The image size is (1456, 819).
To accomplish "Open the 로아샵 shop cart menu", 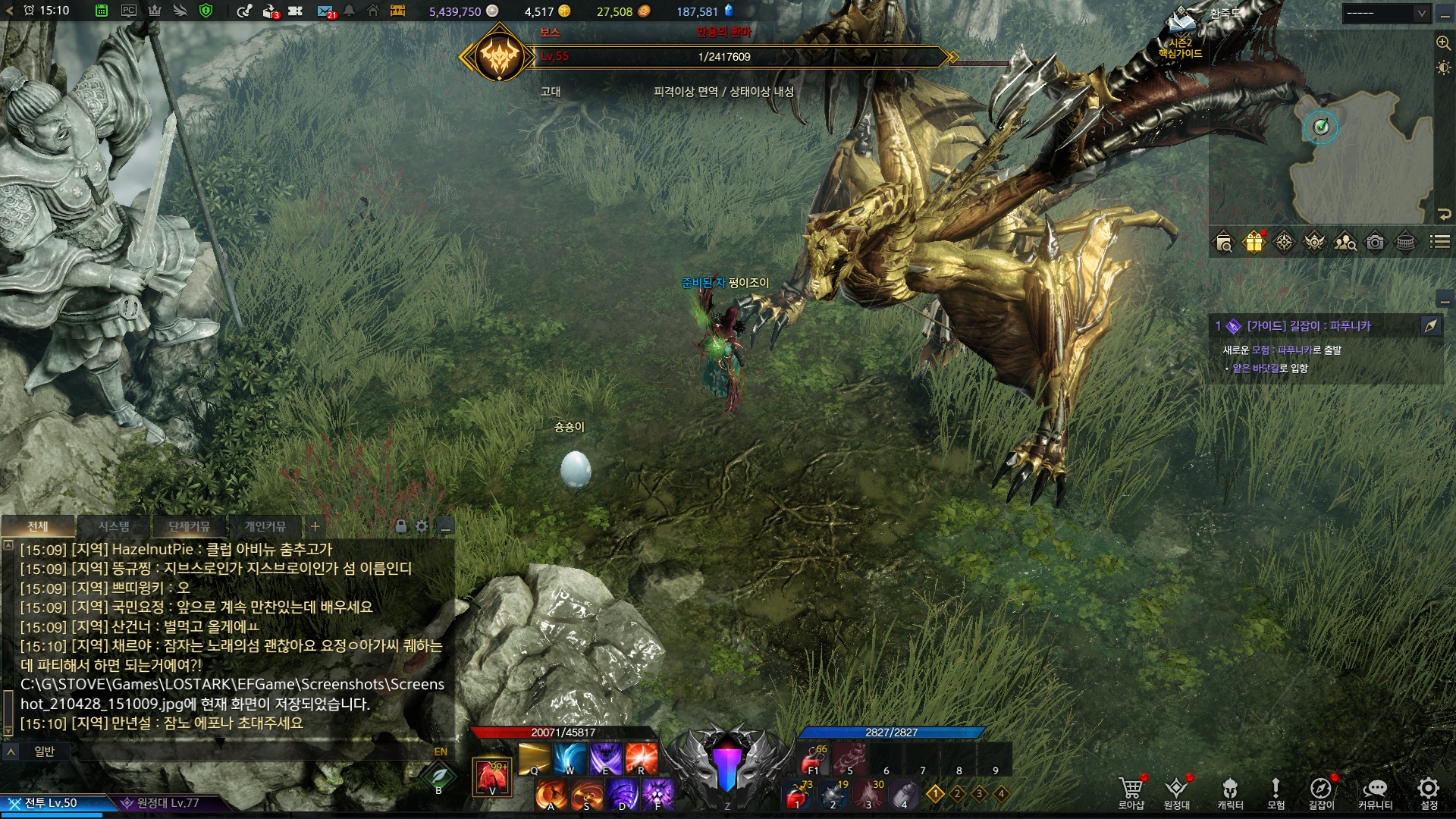I will [1131, 792].
